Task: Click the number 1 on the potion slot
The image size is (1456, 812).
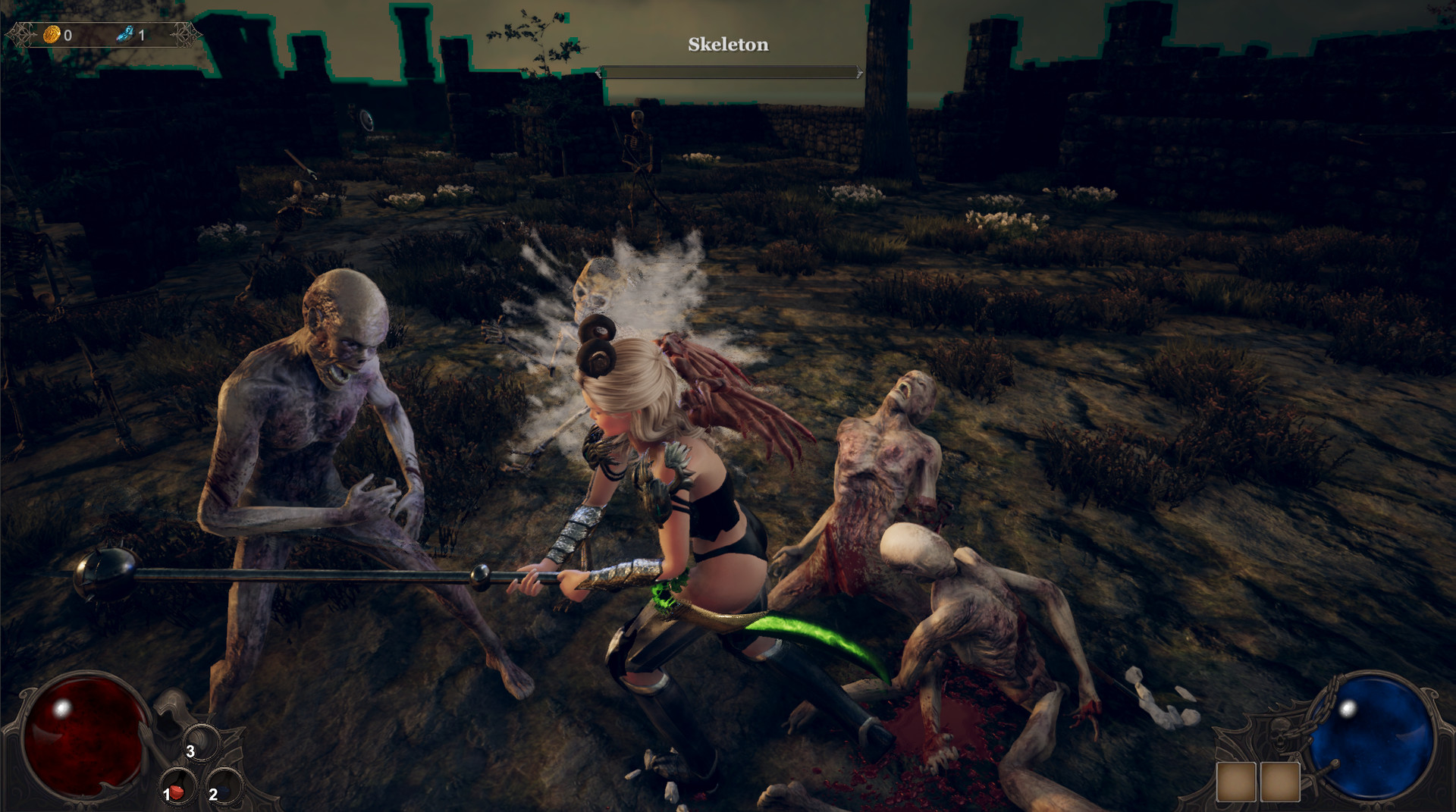Action: (x=166, y=795)
